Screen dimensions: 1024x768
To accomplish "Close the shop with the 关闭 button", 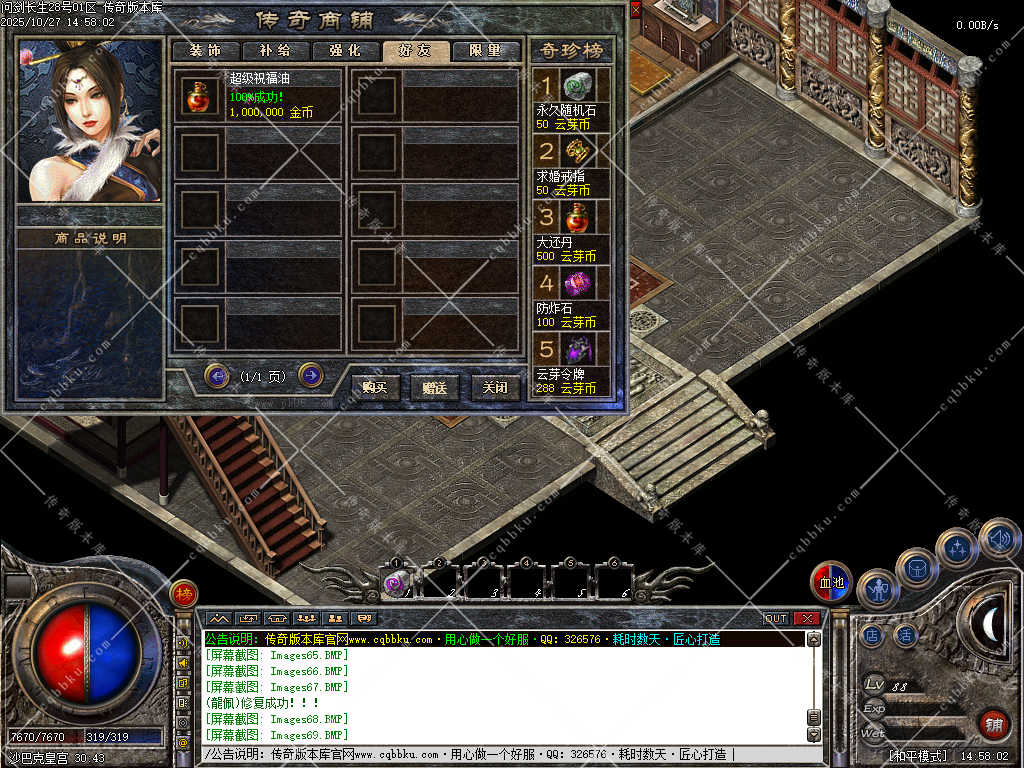I will (x=495, y=387).
